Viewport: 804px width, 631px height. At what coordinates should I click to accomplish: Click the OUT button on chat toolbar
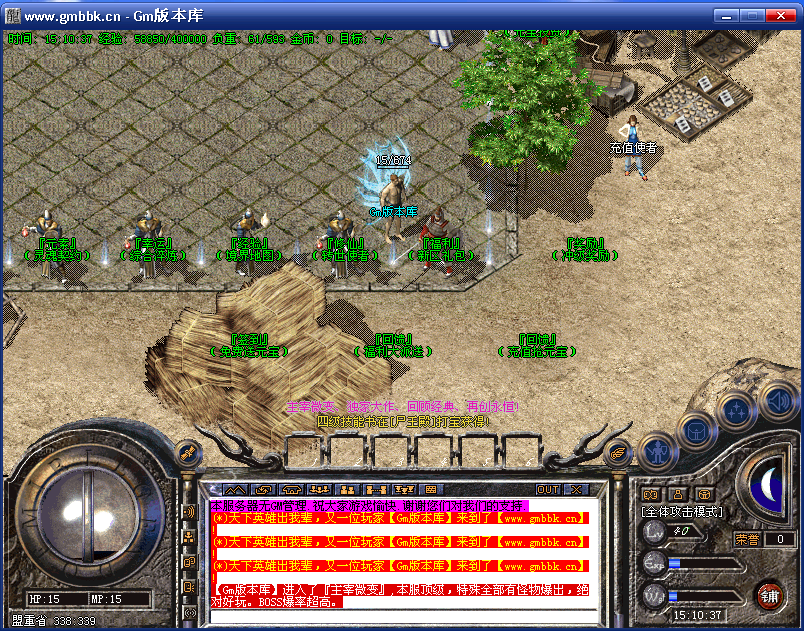click(548, 489)
